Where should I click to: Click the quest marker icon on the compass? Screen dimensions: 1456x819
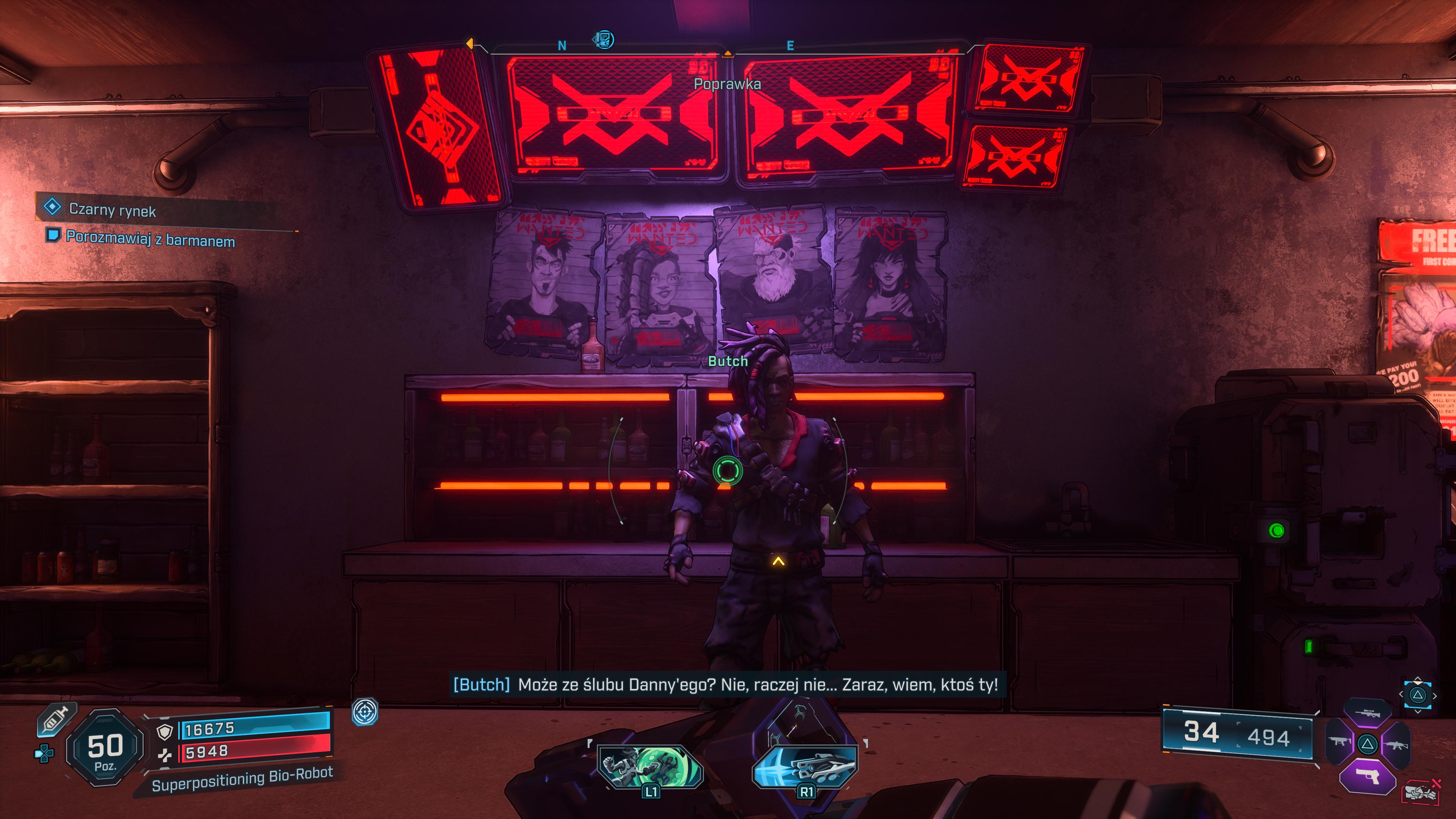[603, 39]
